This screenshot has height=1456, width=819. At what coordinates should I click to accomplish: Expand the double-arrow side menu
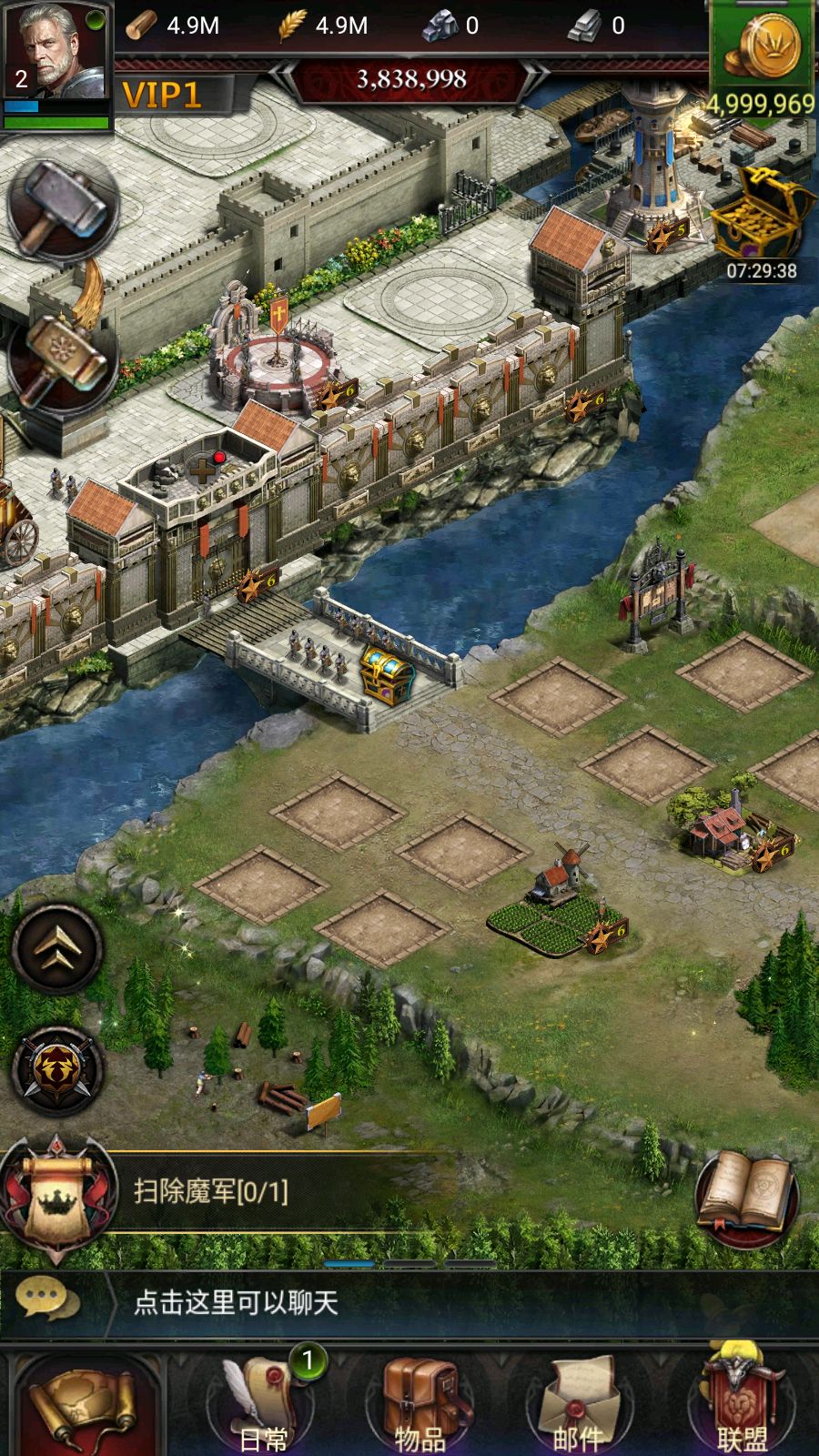click(57, 948)
